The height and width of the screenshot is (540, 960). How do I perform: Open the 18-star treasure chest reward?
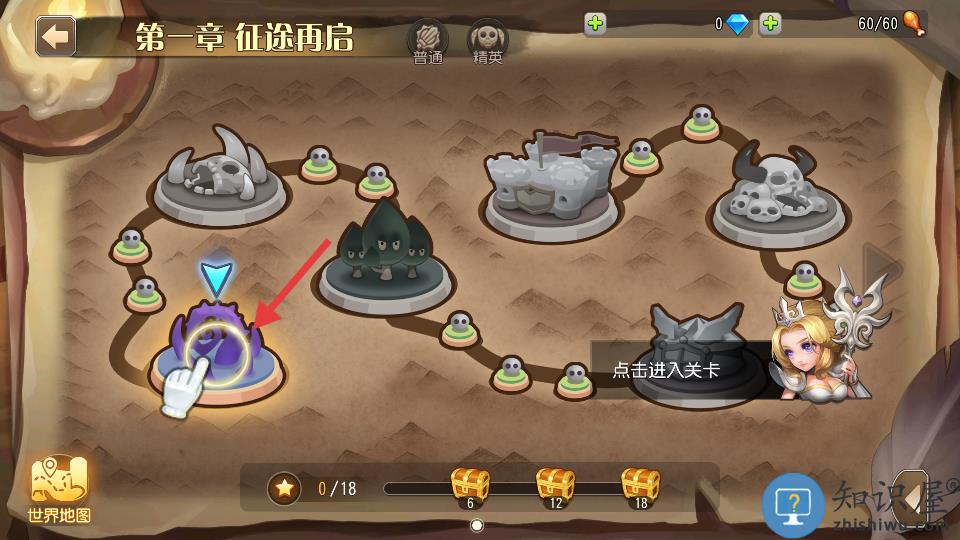[x=640, y=486]
